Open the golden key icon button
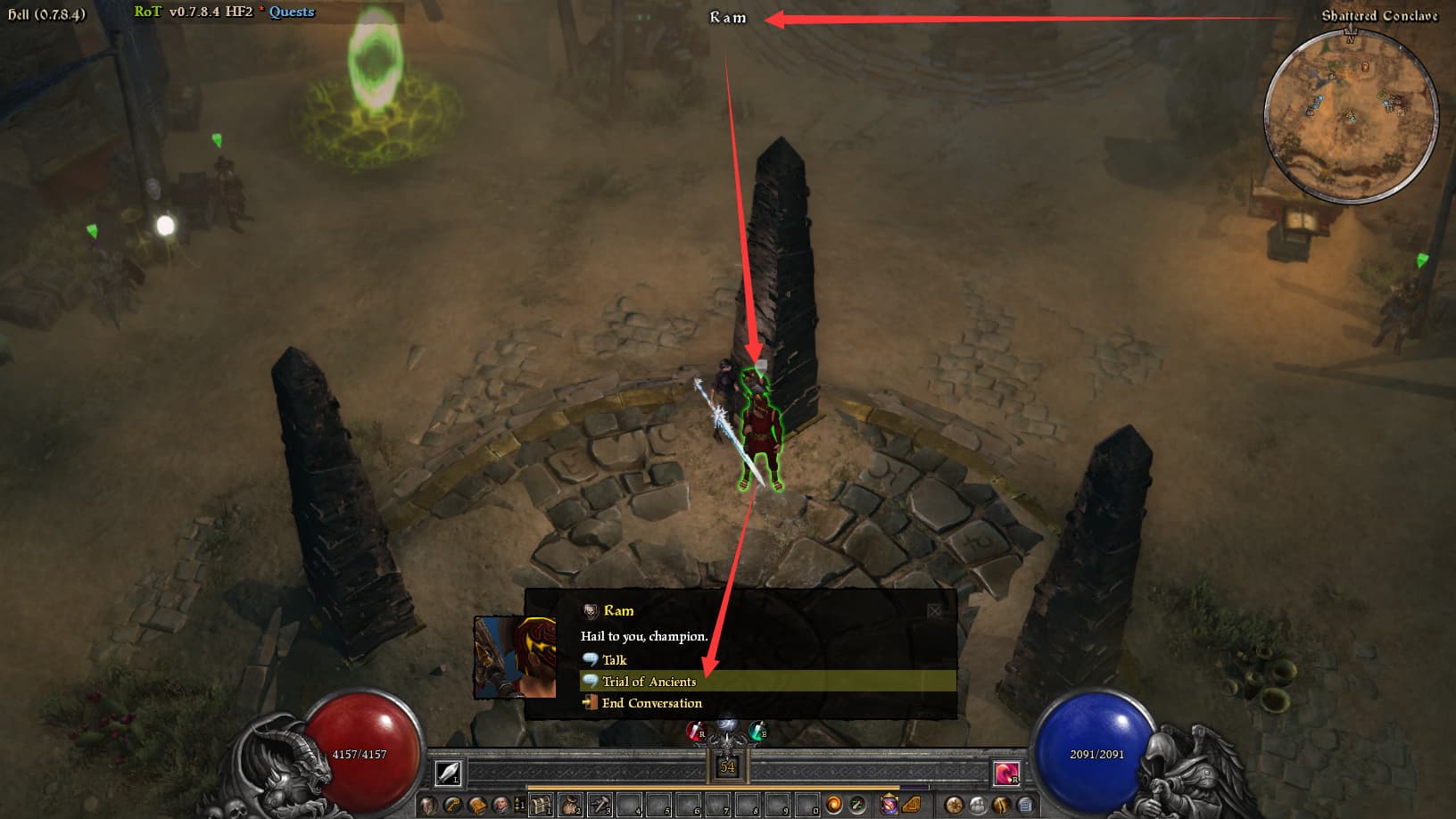This screenshot has height=819, width=1456. (453, 805)
